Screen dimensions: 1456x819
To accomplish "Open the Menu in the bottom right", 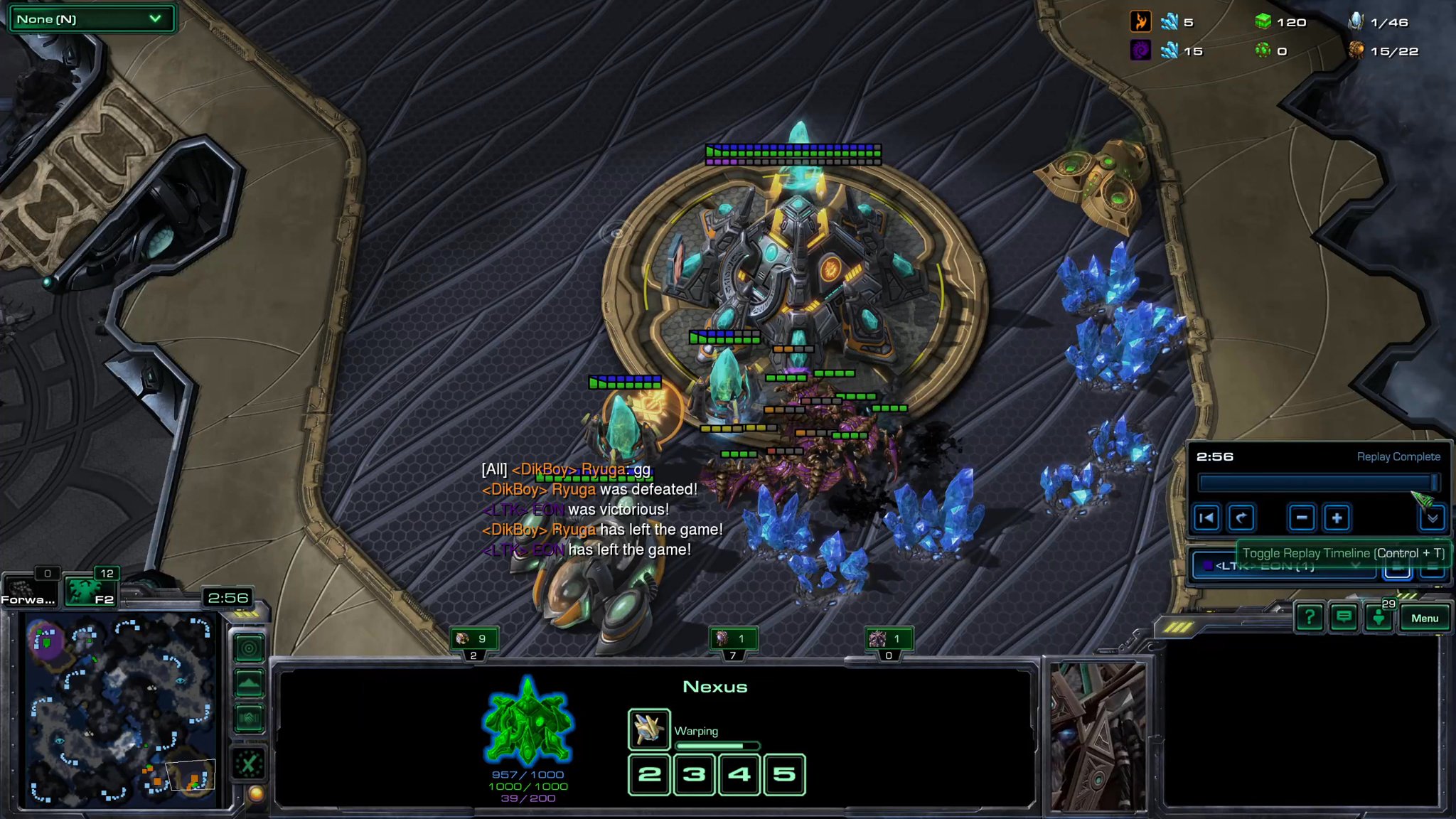I will 1425,617.
